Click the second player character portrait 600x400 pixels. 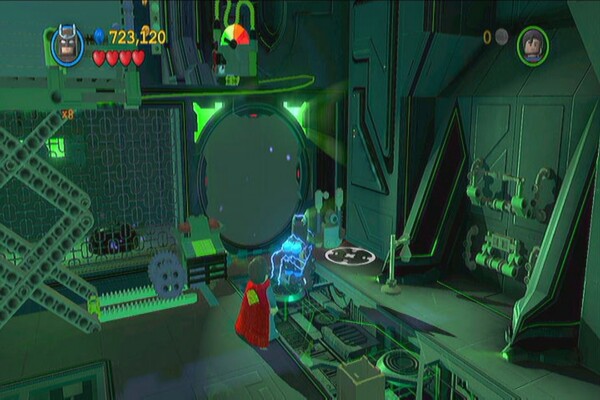pyautogui.click(x=532, y=44)
